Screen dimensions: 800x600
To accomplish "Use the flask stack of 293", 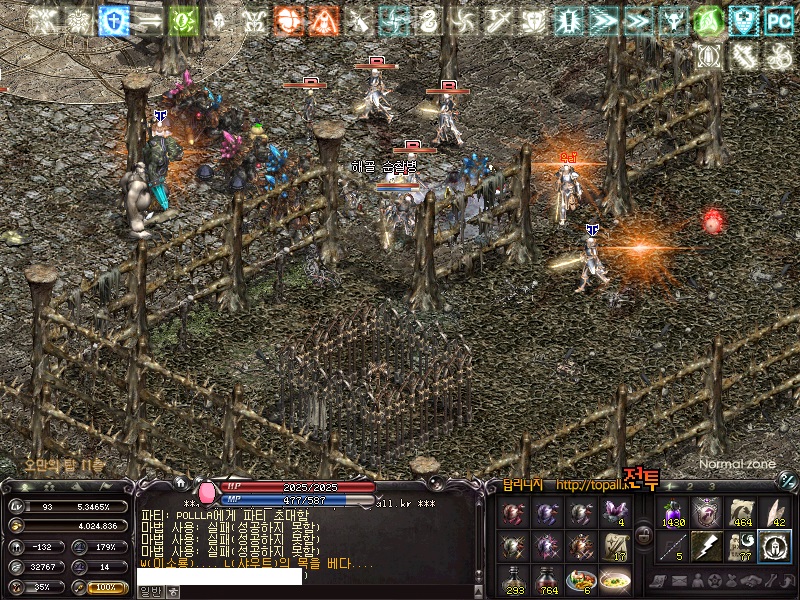I will pos(515,580).
